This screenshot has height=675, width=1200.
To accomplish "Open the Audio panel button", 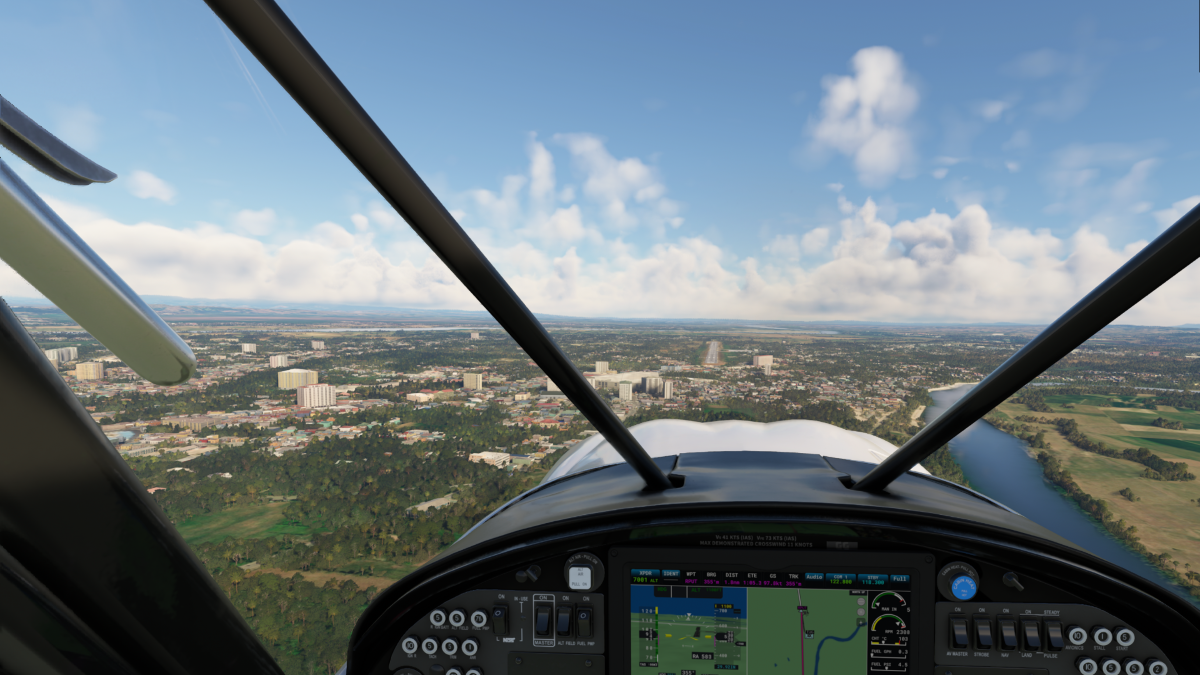I will (814, 578).
